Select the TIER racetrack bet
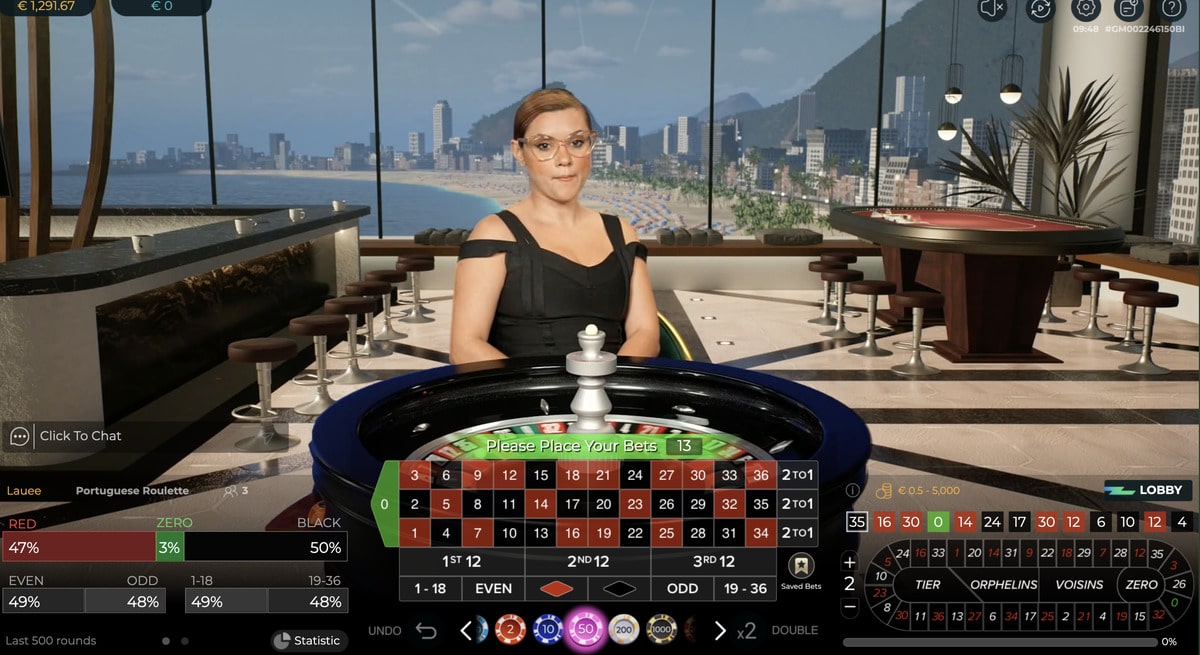 [x=928, y=584]
